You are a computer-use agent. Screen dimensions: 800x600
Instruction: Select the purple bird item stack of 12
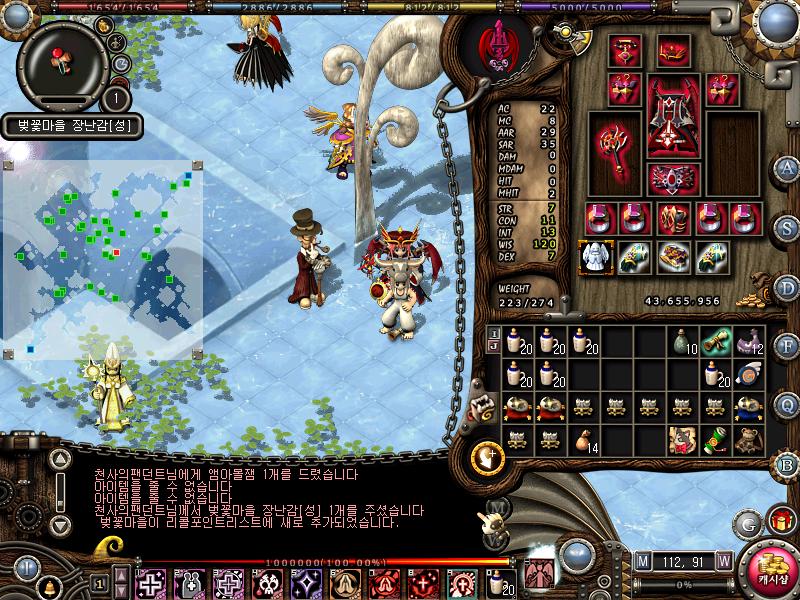click(748, 343)
